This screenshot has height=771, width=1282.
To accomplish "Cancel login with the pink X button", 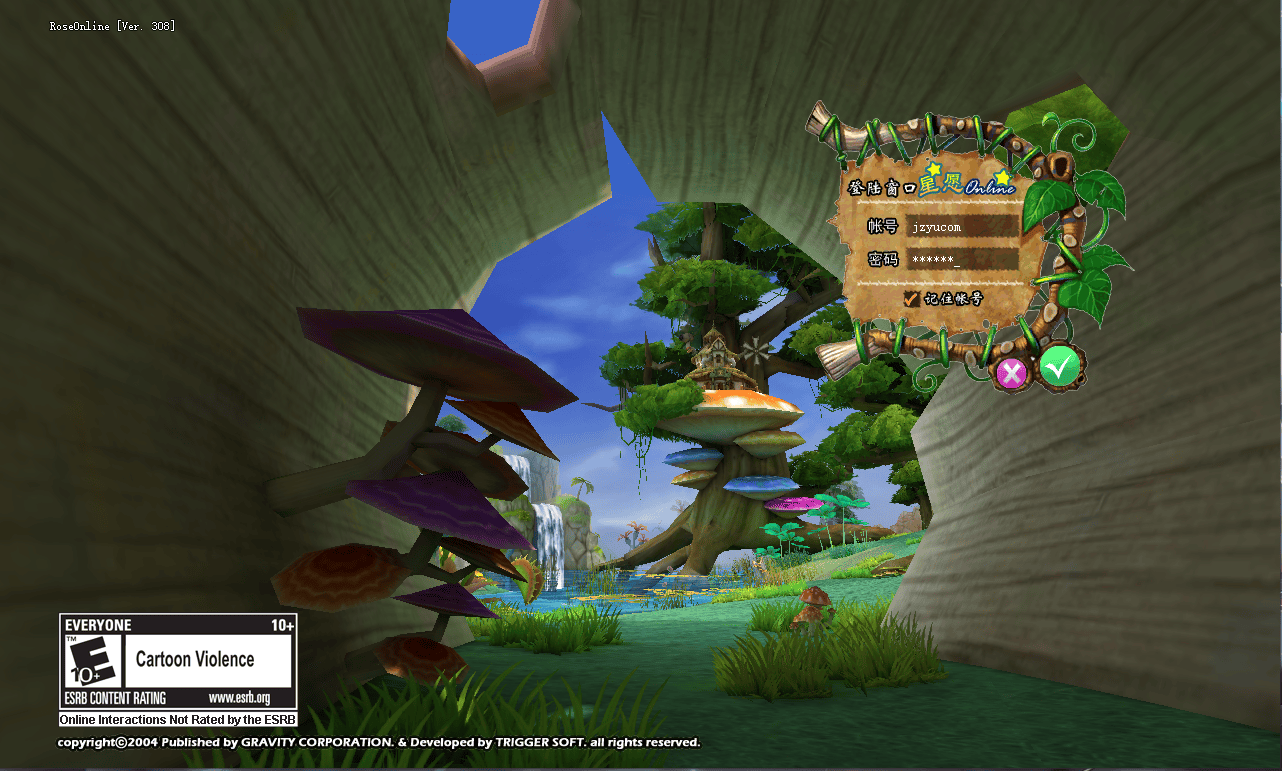I will [1011, 374].
